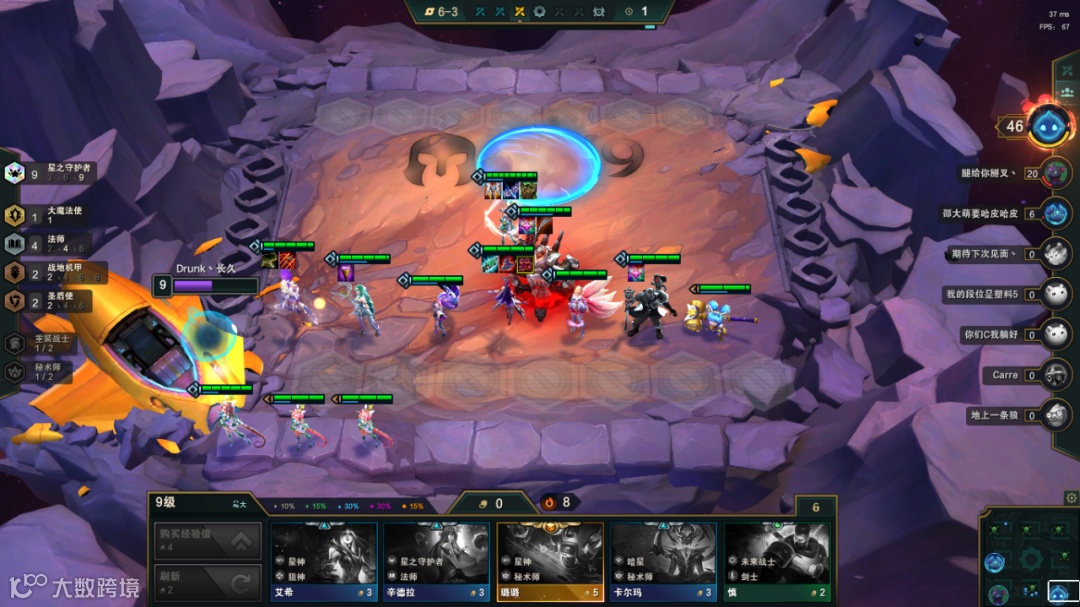Buy 卡尔玛 from the shop
This screenshot has height=607, width=1080.
[664, 562]
